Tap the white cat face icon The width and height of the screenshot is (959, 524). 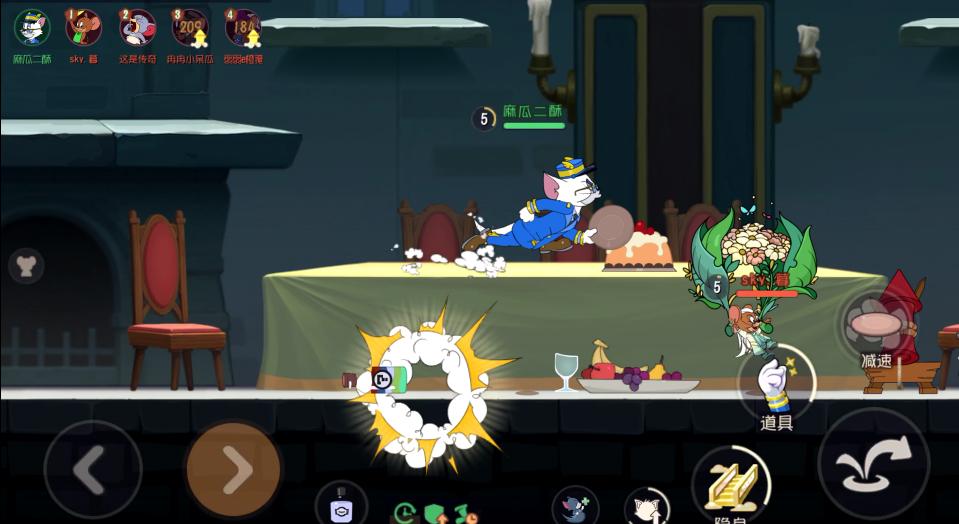point(645,508)
